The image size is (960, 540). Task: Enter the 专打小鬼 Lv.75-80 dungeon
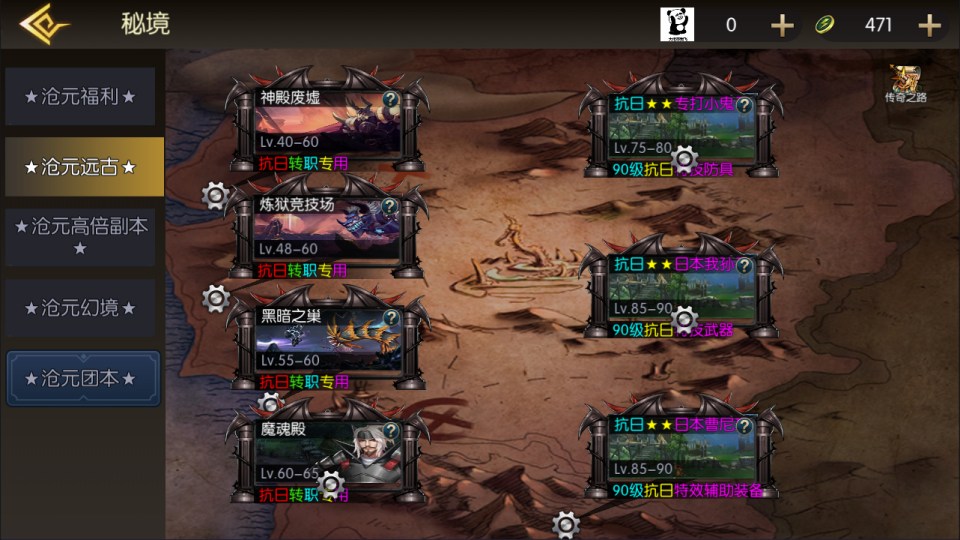click(x=683, y=130)
